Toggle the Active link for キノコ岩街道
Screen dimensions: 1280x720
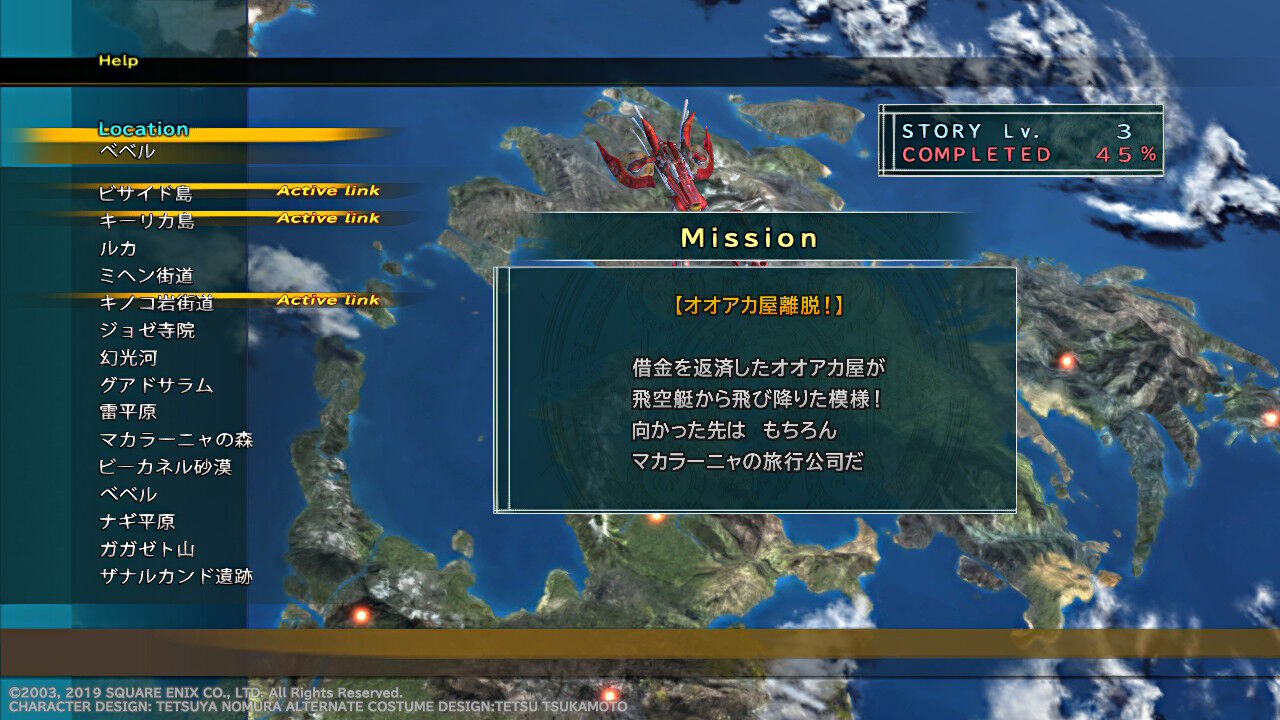[x=330, y=299]
